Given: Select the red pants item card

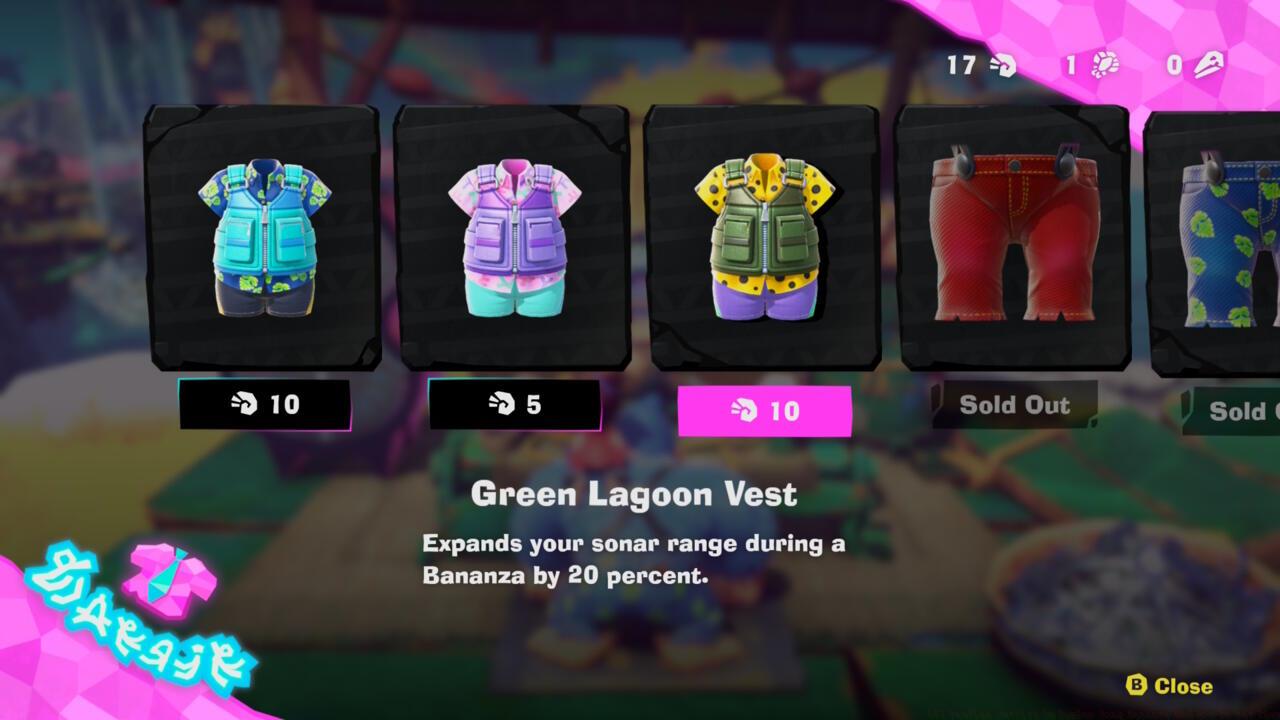Looking at the screenshot, I should tap(1013, 240).
